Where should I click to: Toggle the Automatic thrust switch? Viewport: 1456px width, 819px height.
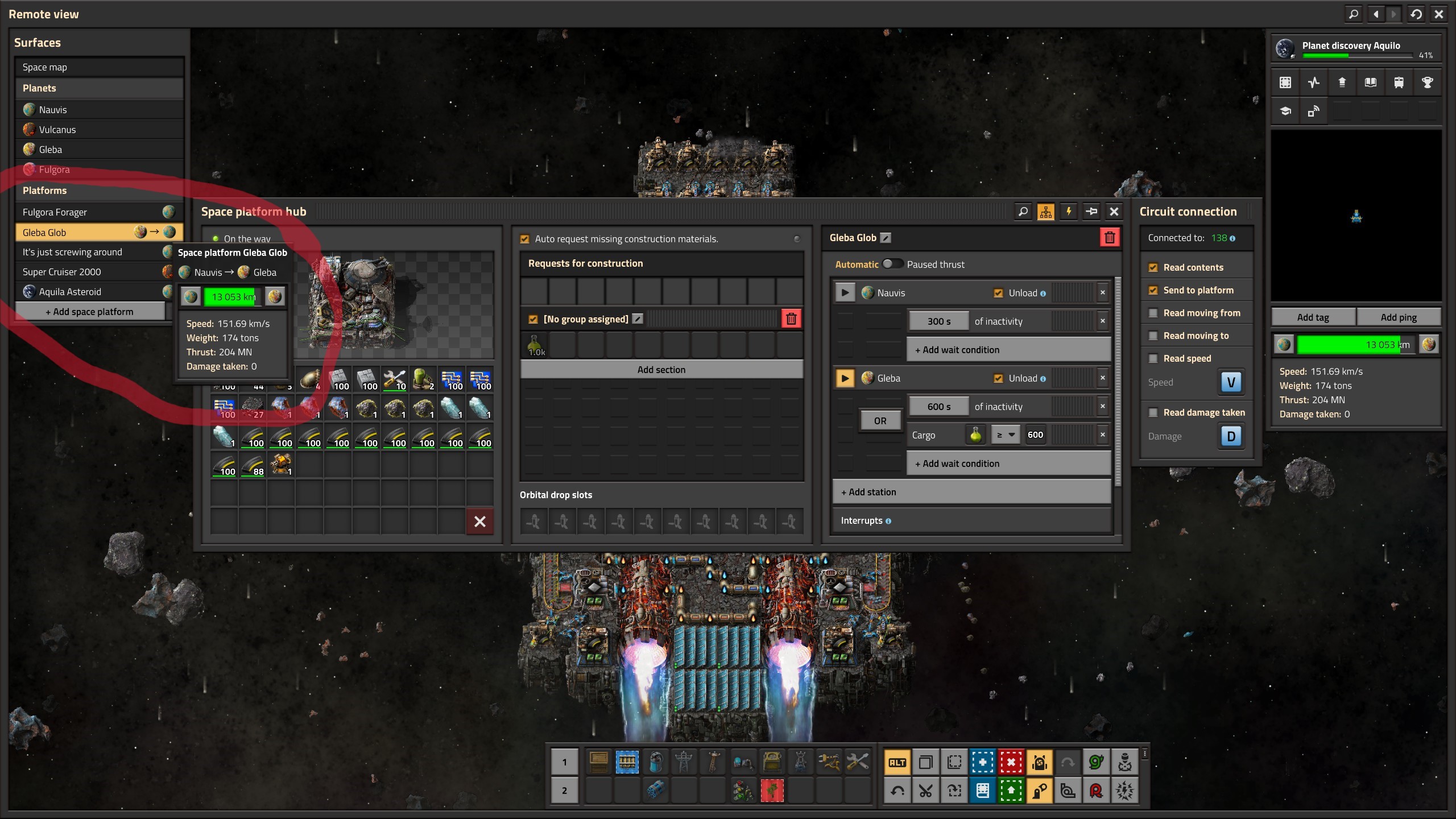click(892, 264)
